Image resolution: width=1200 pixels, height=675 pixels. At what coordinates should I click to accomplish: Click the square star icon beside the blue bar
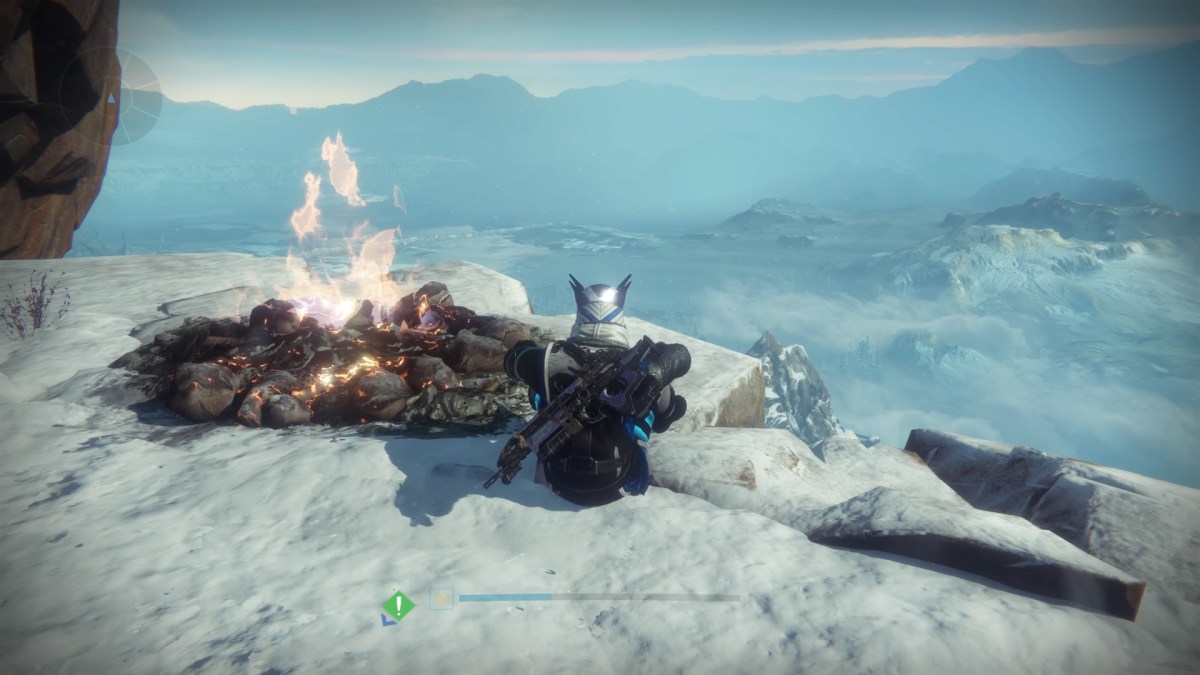click(441, 599)
